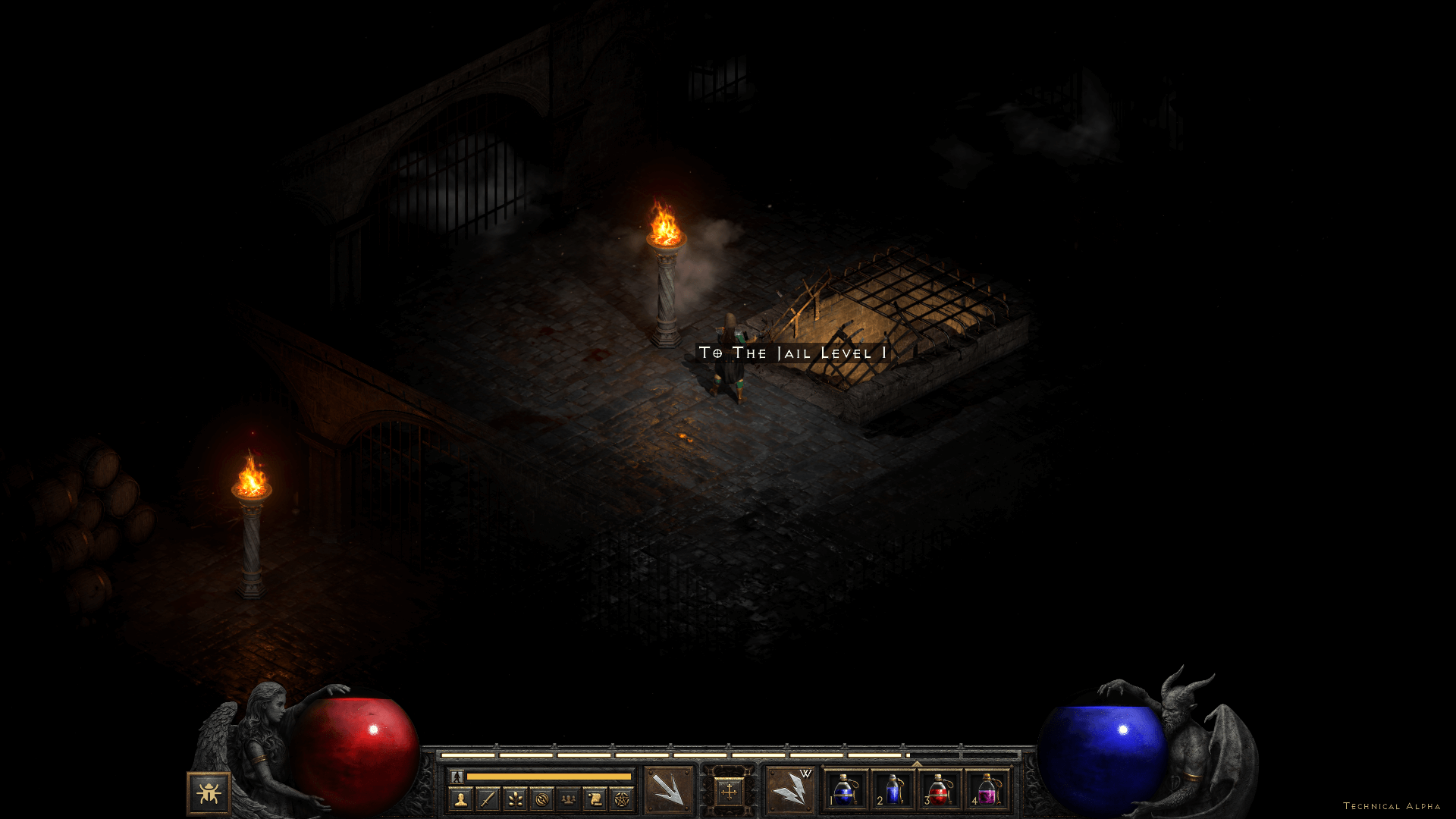Toggle the run/walk figure icon
The image size is (1456, 819).
(x=457, y=777)
